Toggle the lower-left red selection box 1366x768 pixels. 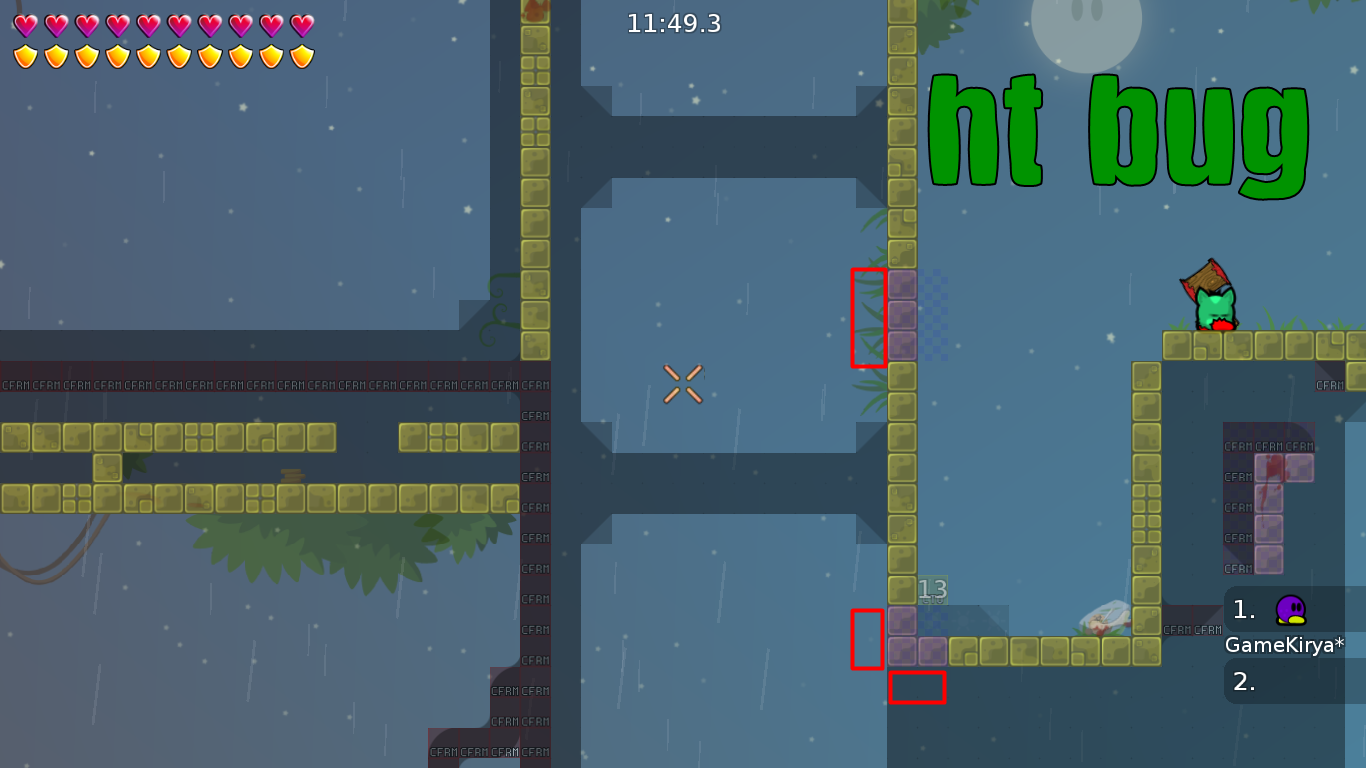[x=866, y=638]
